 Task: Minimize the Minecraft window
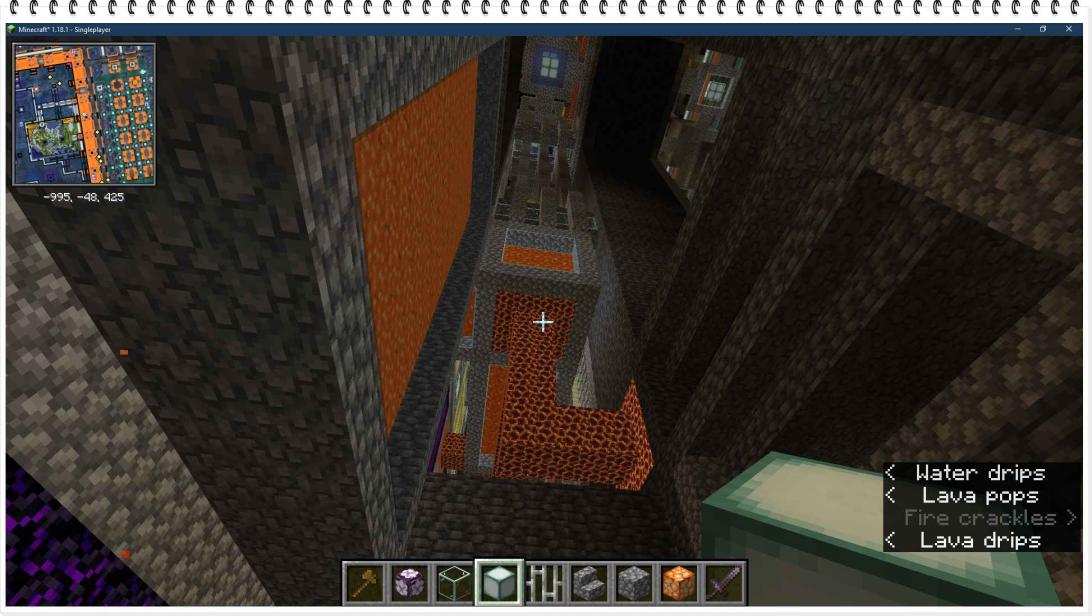(1017, 29)
